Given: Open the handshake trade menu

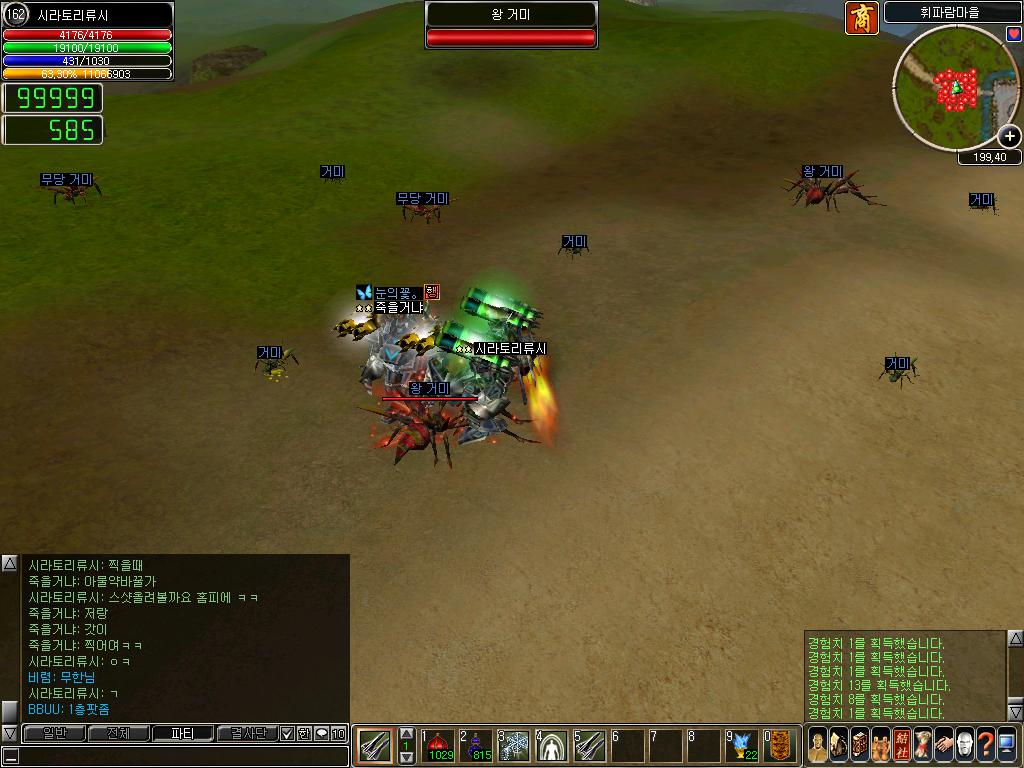Looking at the screenshot, I should [942, 745].
